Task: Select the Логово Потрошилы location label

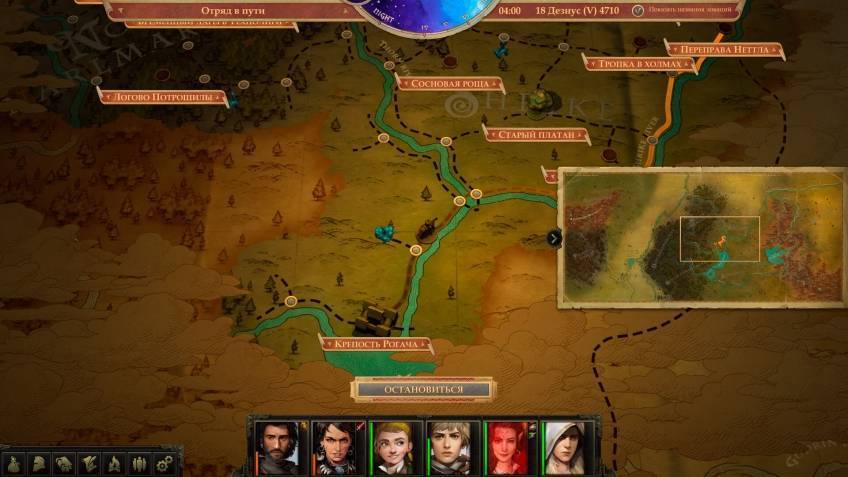Action: pyautogui.click(x=162, y=96)
